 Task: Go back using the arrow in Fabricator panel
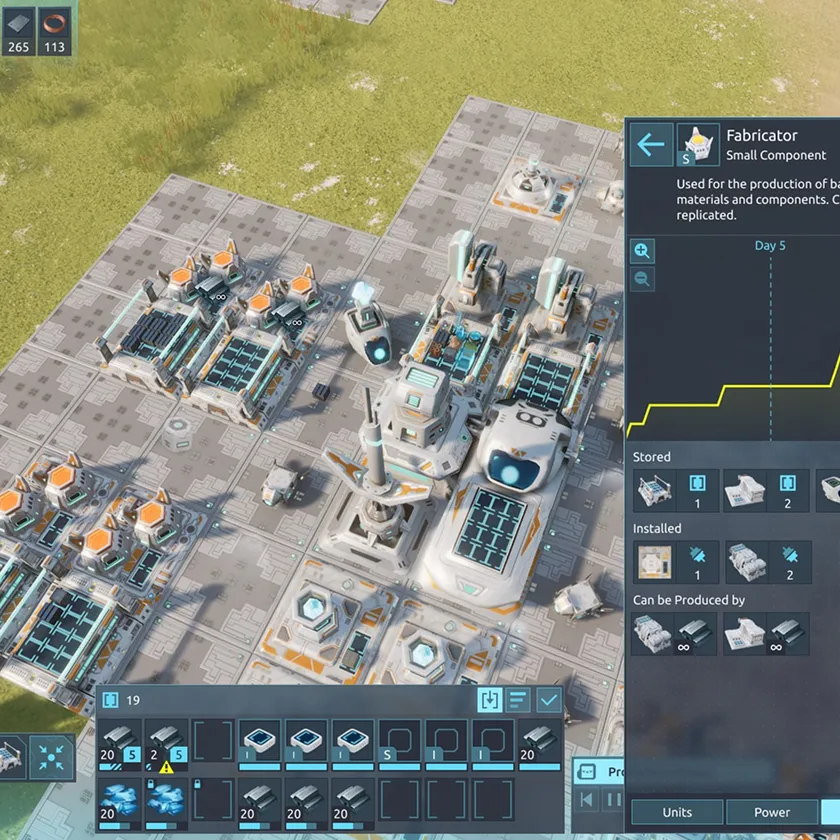tap(650, 146)
